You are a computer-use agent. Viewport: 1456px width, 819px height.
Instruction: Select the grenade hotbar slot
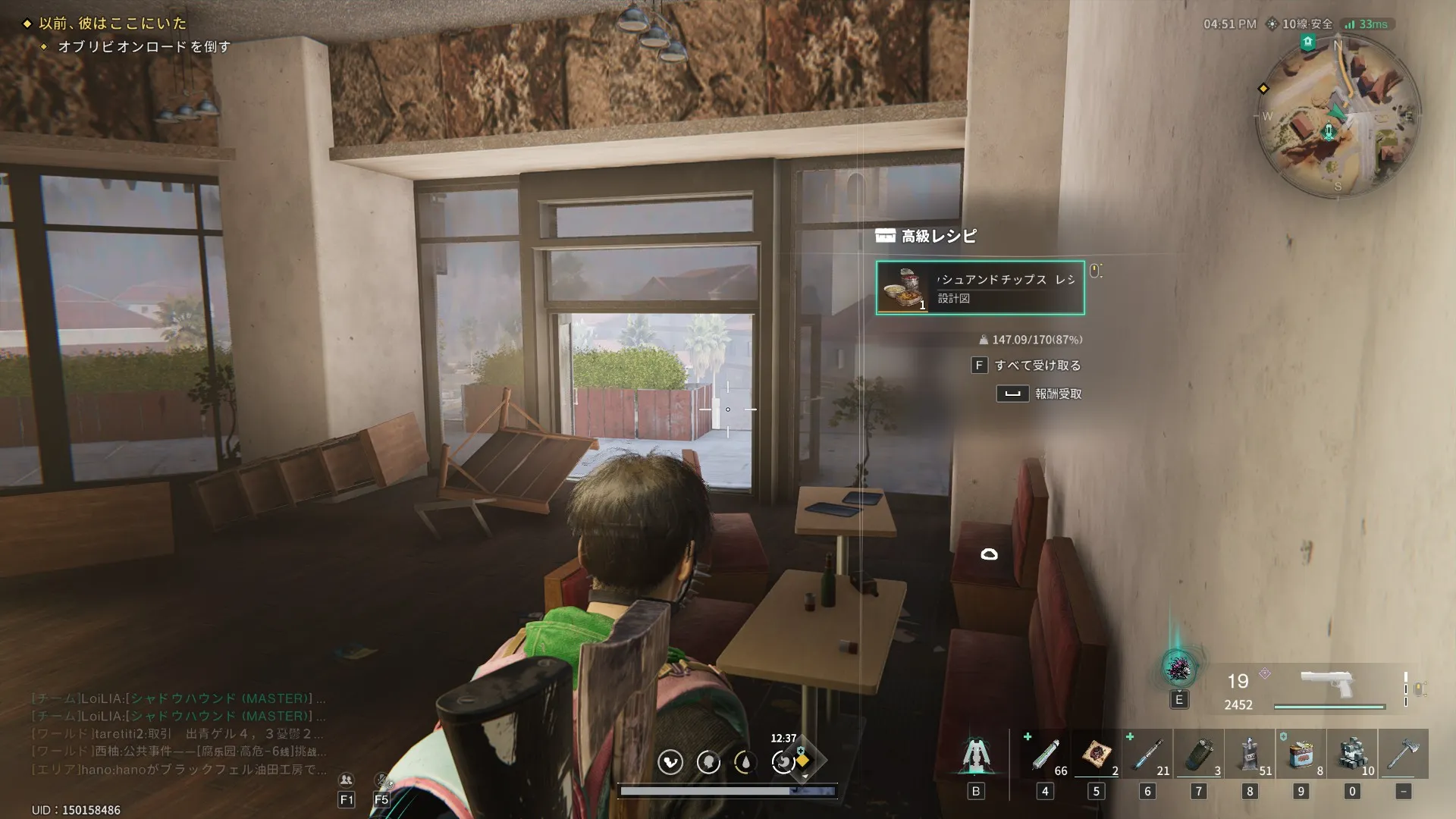click(1199, 755)
